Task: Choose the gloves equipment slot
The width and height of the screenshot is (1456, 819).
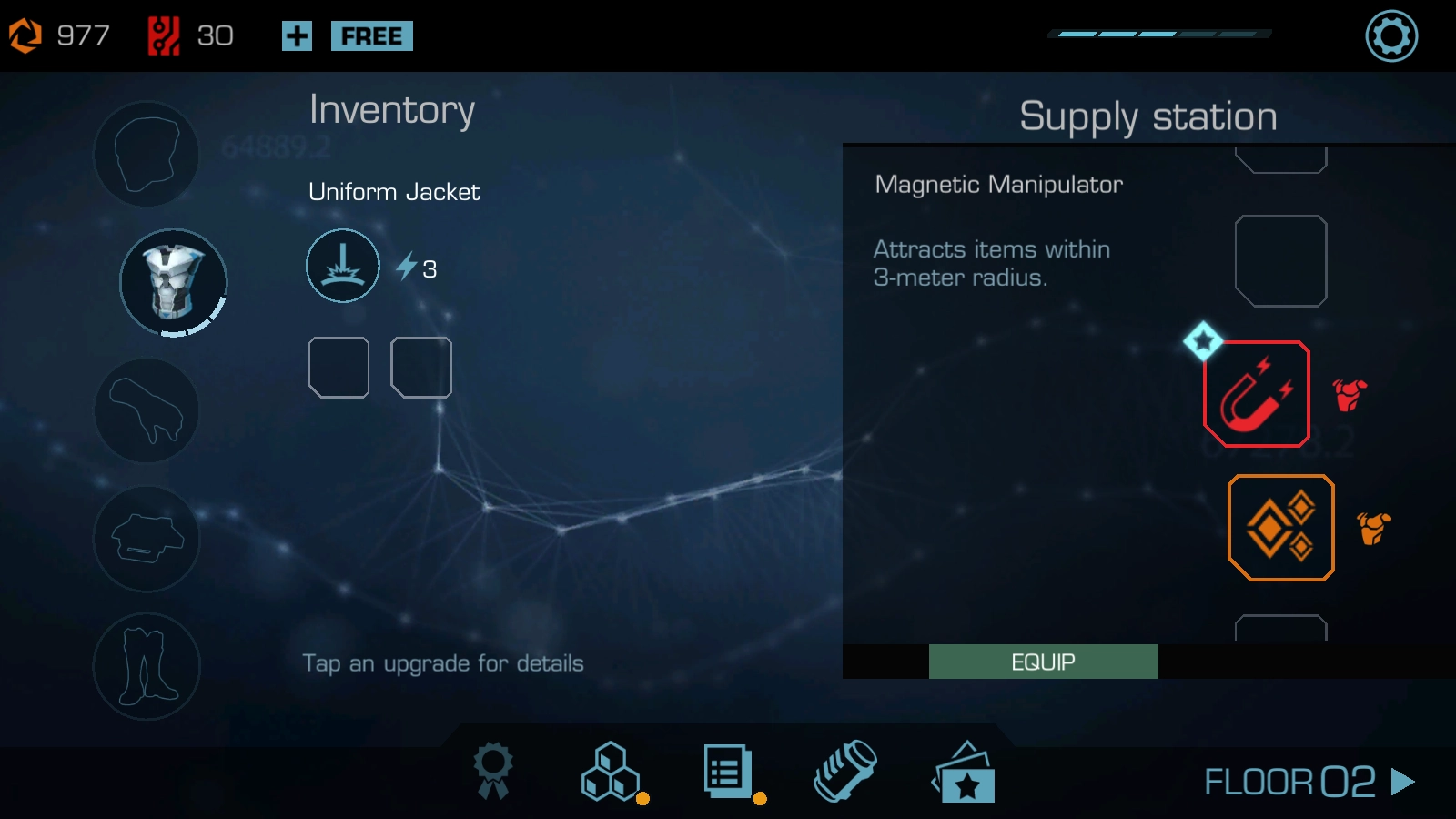Action: (x=147, y=410)
